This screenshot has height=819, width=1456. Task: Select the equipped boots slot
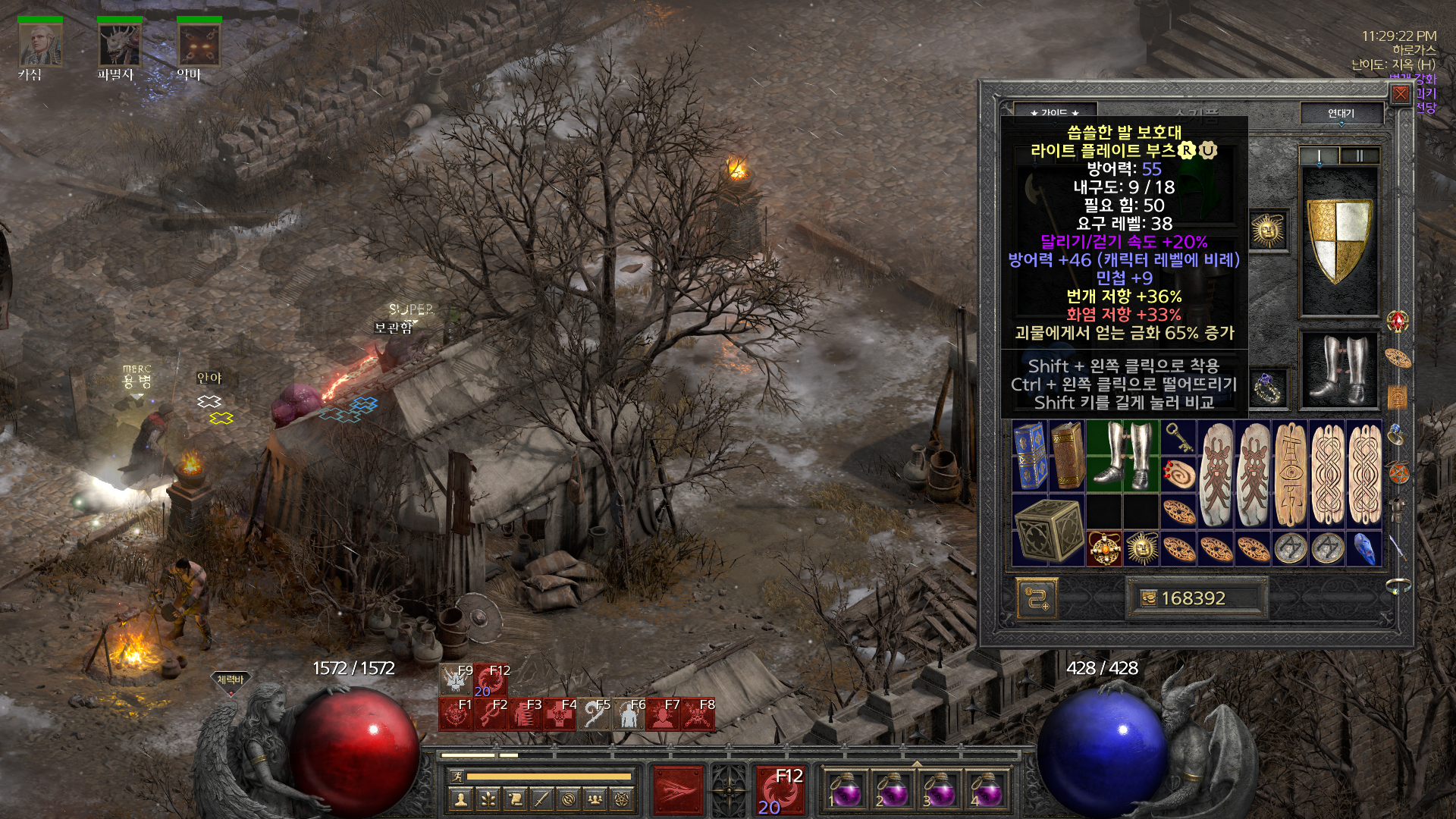pos(1340,370)
